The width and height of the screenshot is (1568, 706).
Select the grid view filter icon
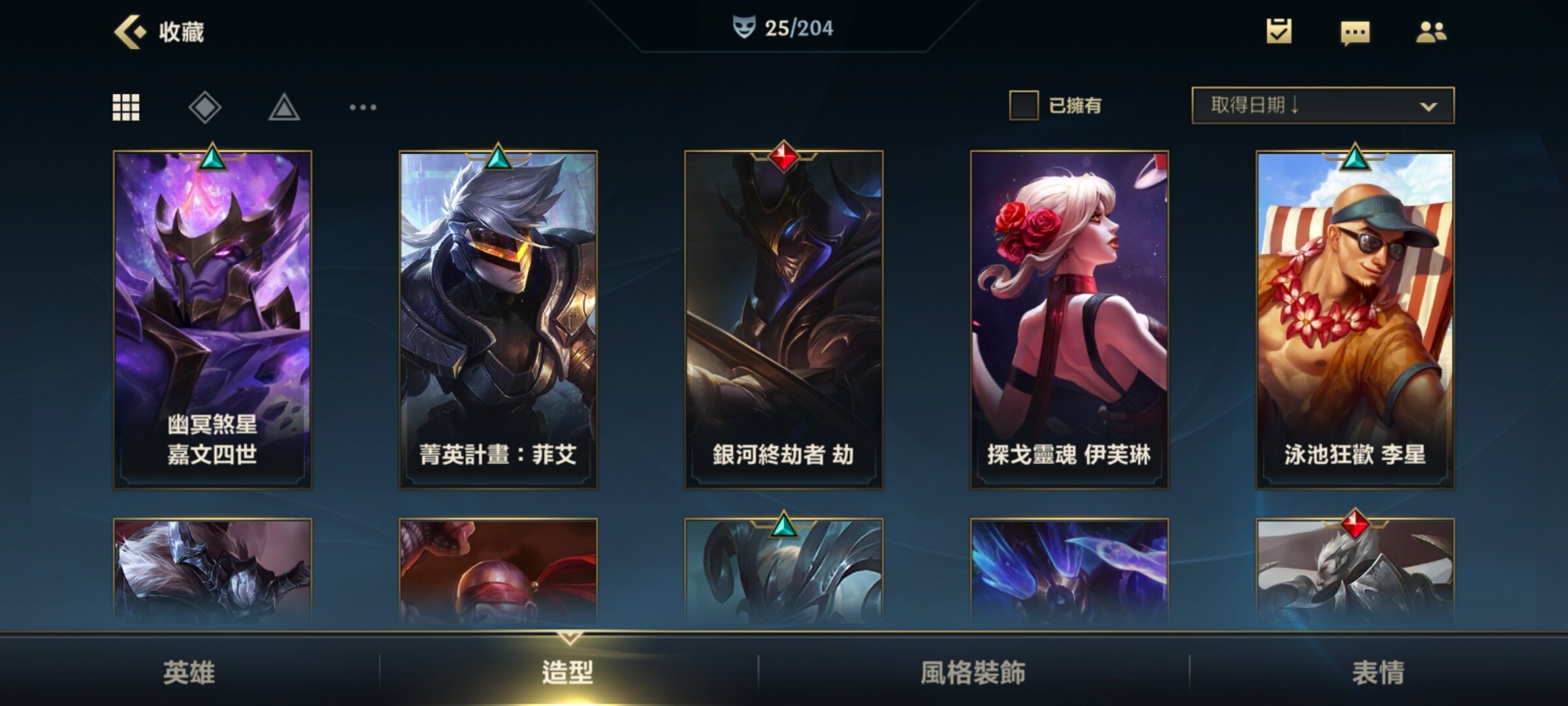pyautogui.click(x=126, y=107)
